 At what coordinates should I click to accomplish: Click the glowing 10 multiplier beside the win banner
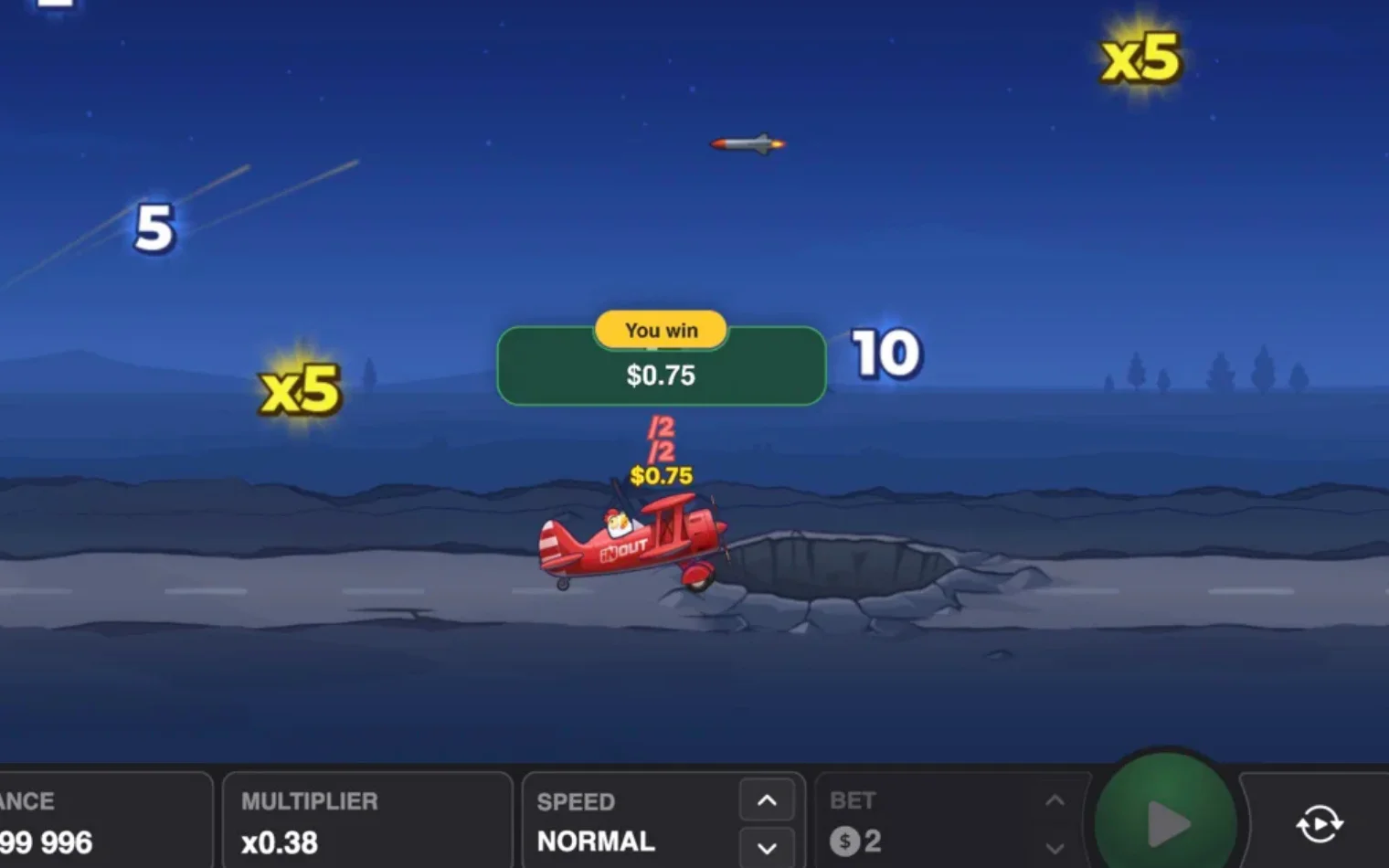(x=886, y=355)
